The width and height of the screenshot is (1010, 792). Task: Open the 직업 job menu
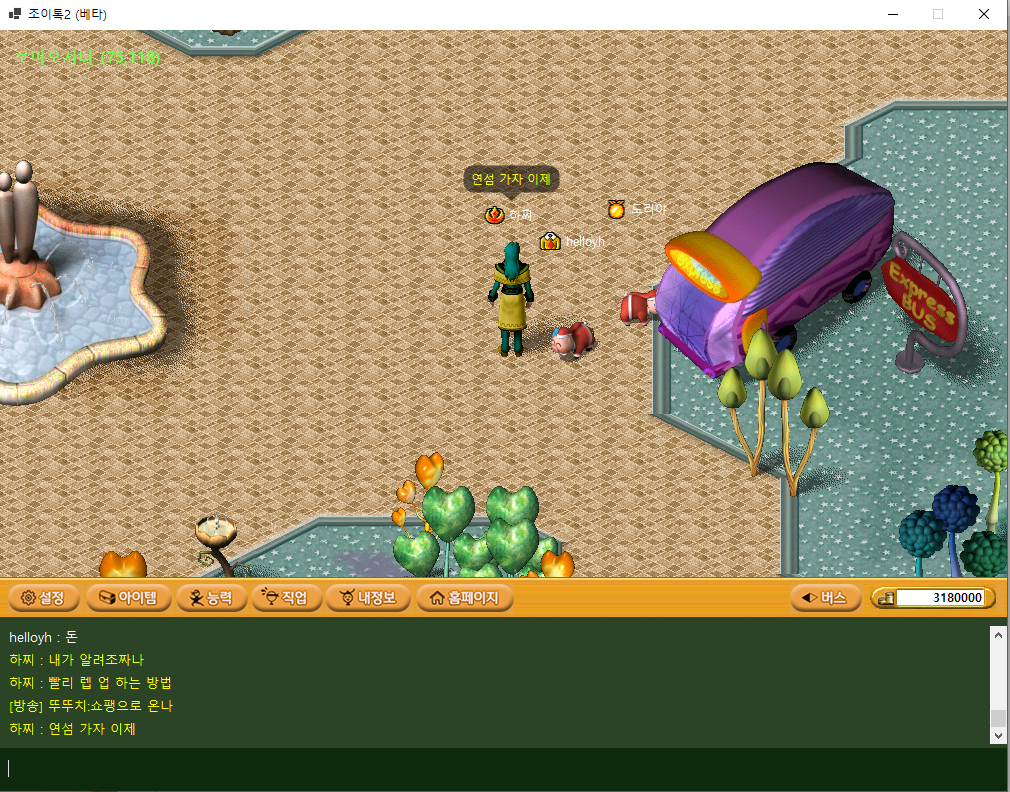tap(286, 598)
